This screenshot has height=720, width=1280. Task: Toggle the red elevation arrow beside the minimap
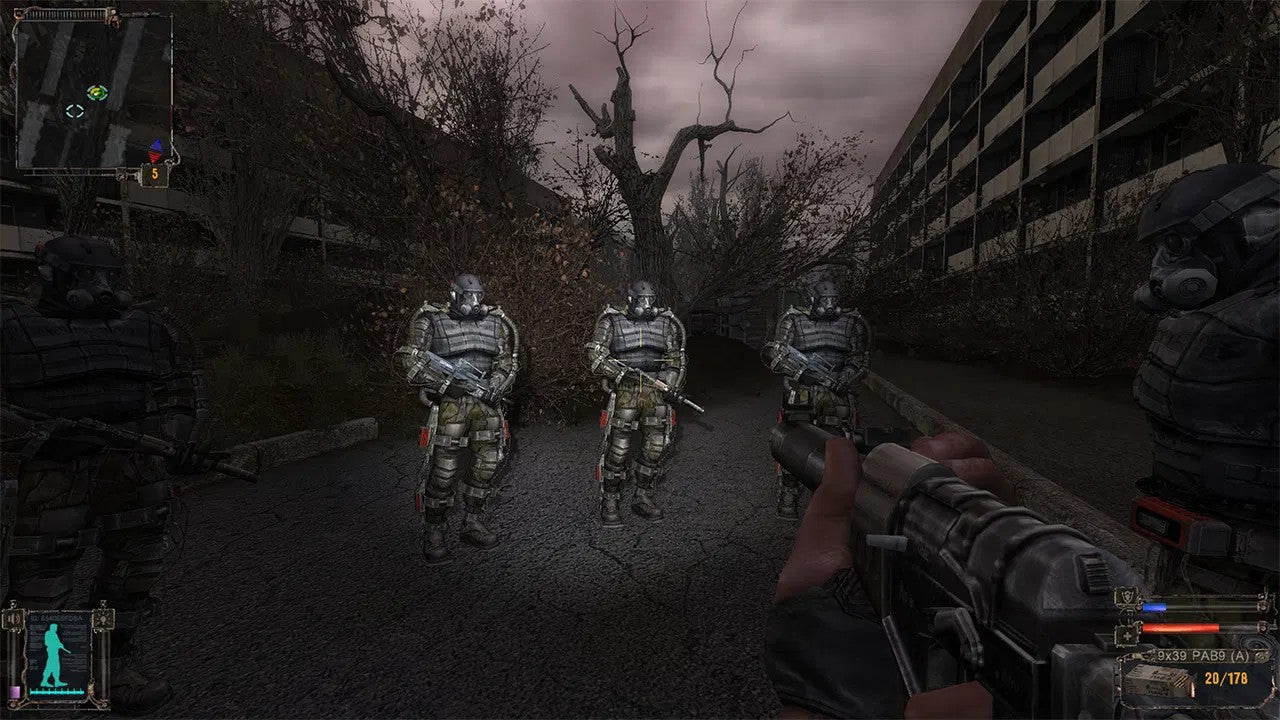click(x=154, y=156)
